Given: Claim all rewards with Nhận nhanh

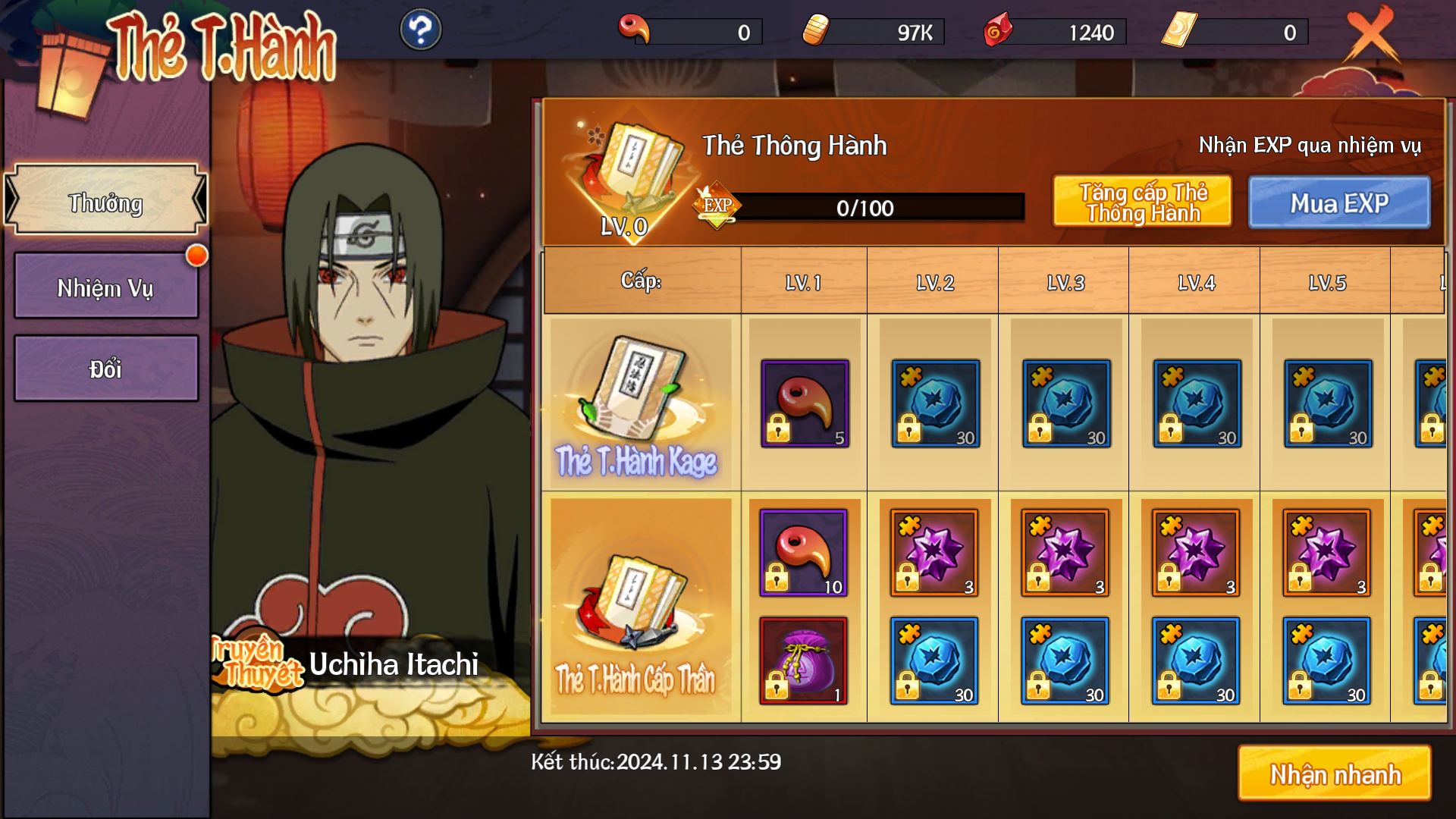Looking at the screenshot, I should 1335,773.
